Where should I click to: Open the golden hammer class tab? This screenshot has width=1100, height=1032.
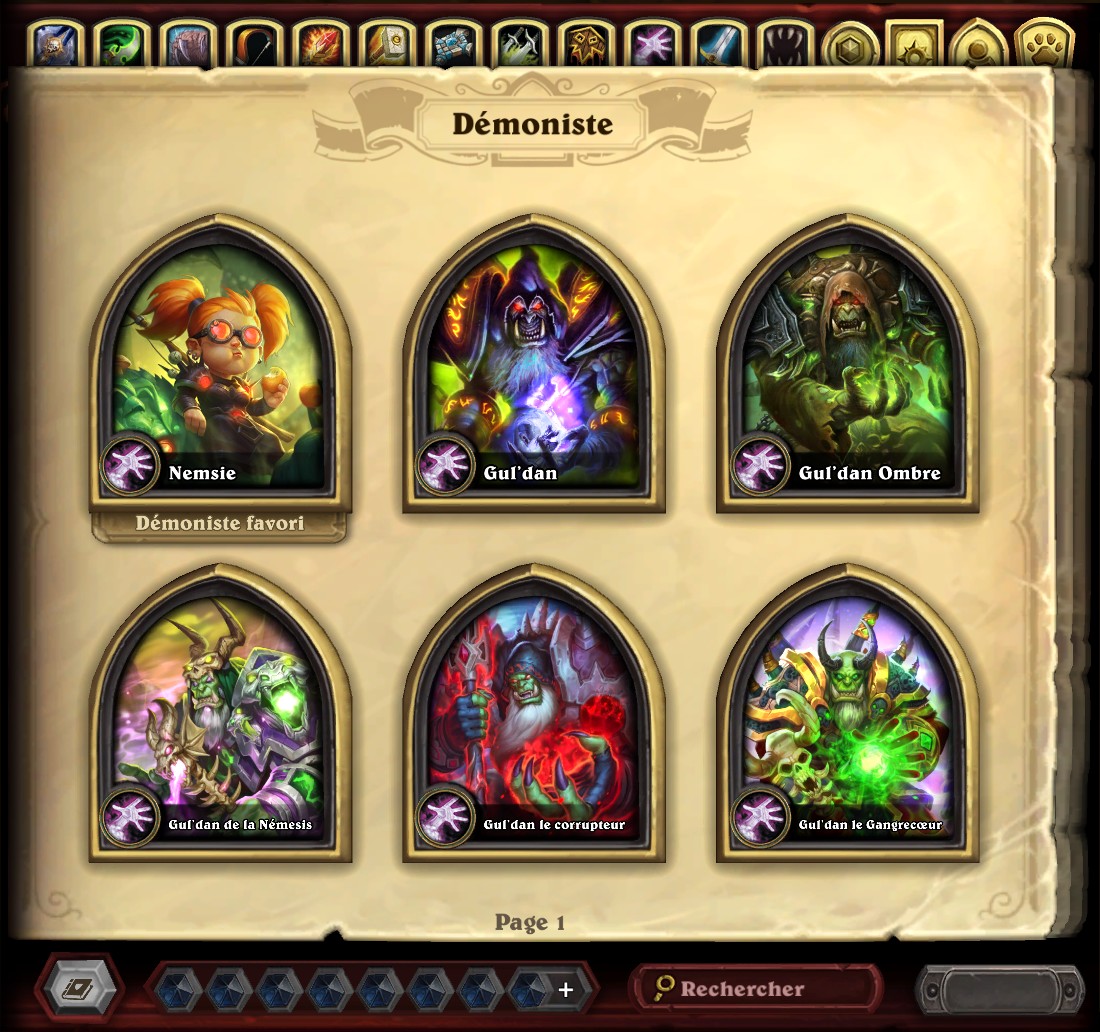[x=387, y=45]
